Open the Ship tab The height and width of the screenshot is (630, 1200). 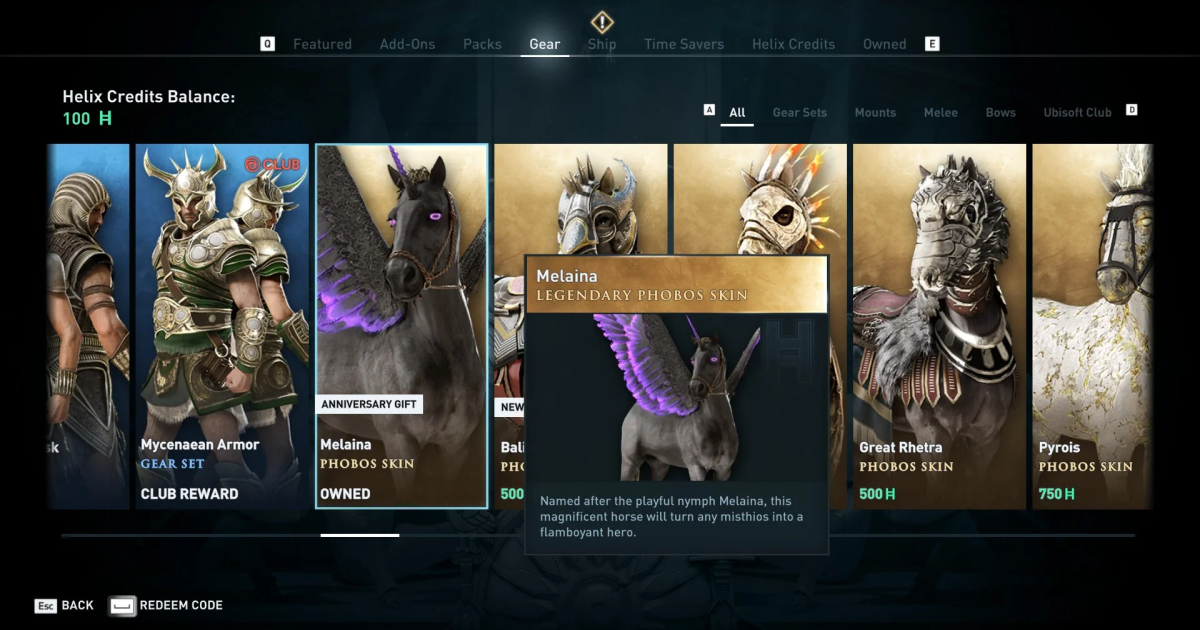click(x=602, y=44)
